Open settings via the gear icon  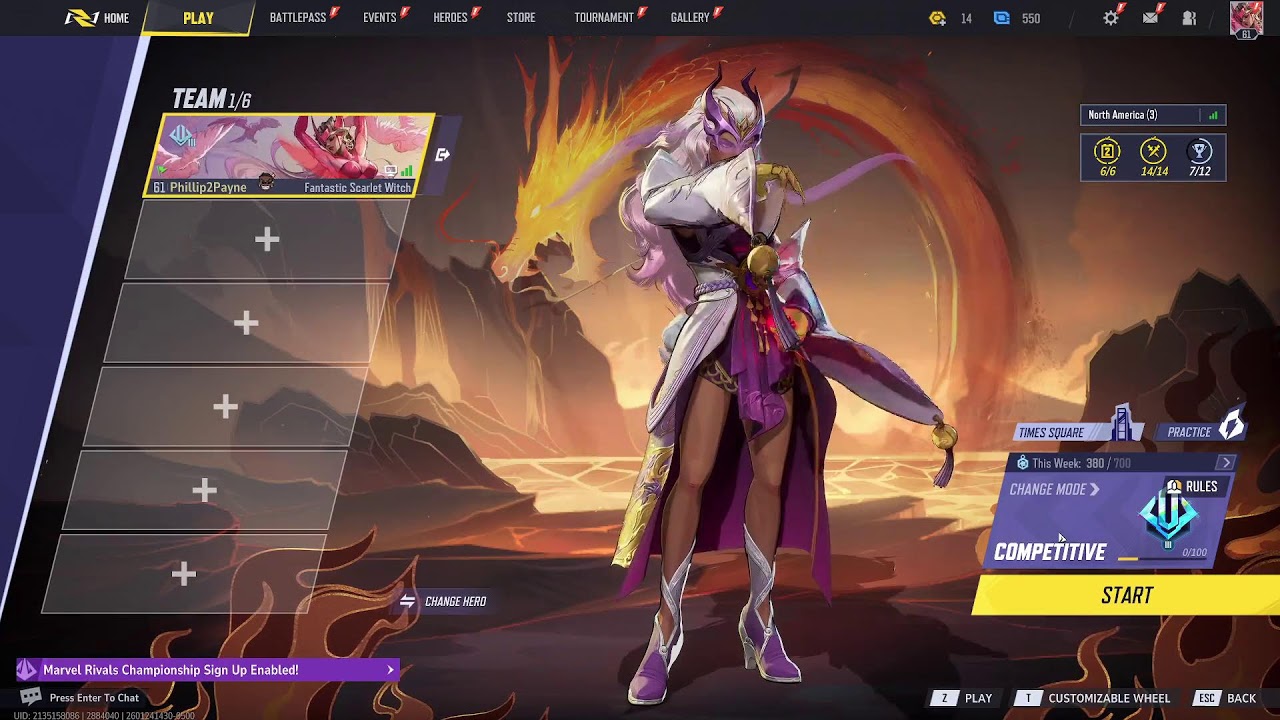(x=1111, y=18)
